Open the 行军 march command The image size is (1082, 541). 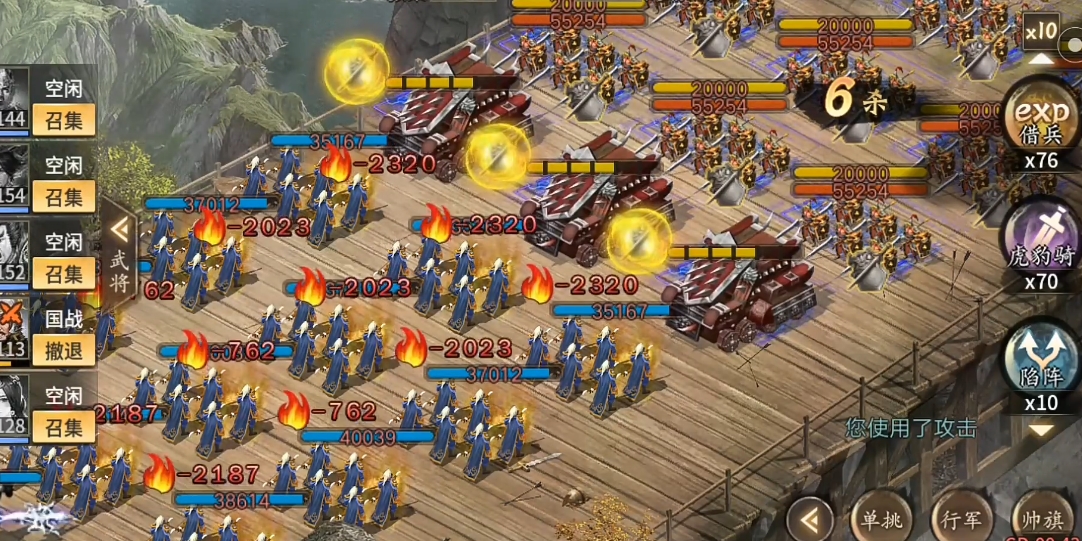(x=961, y=519)
